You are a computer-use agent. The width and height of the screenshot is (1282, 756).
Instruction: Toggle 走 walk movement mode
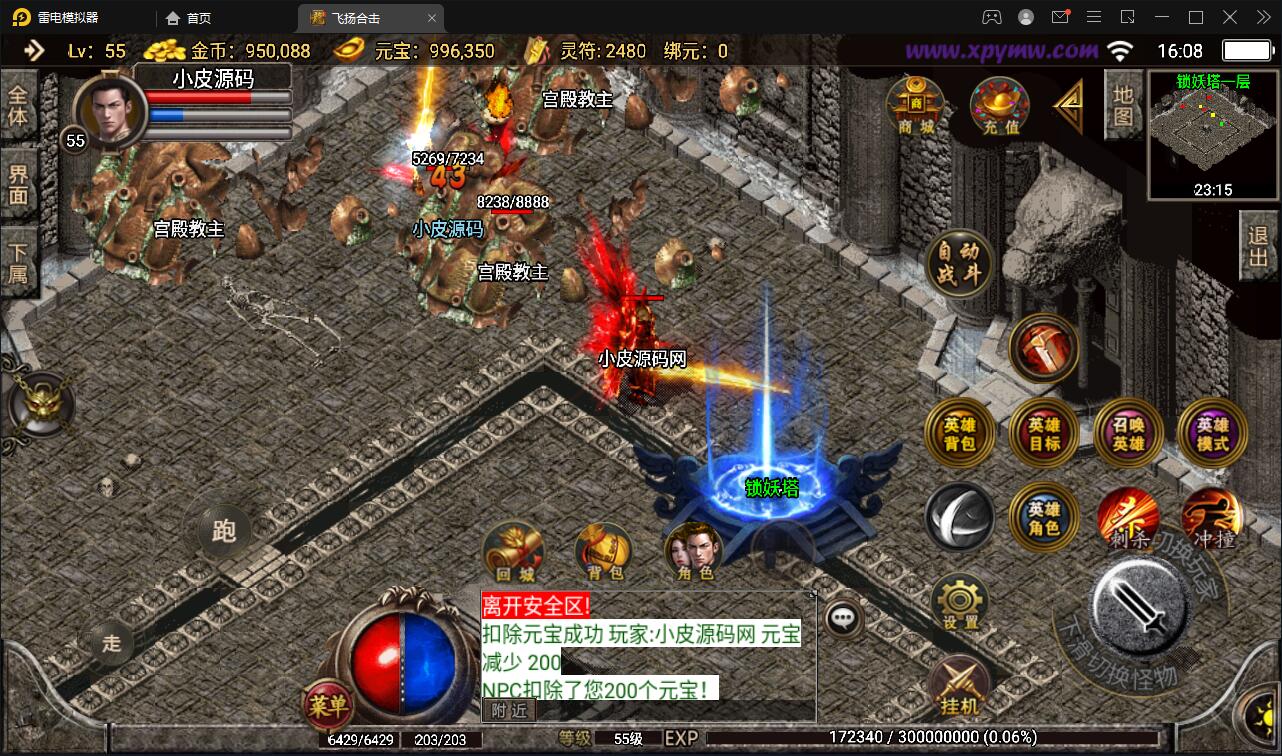pyautogui.click(x=110, y=644)
